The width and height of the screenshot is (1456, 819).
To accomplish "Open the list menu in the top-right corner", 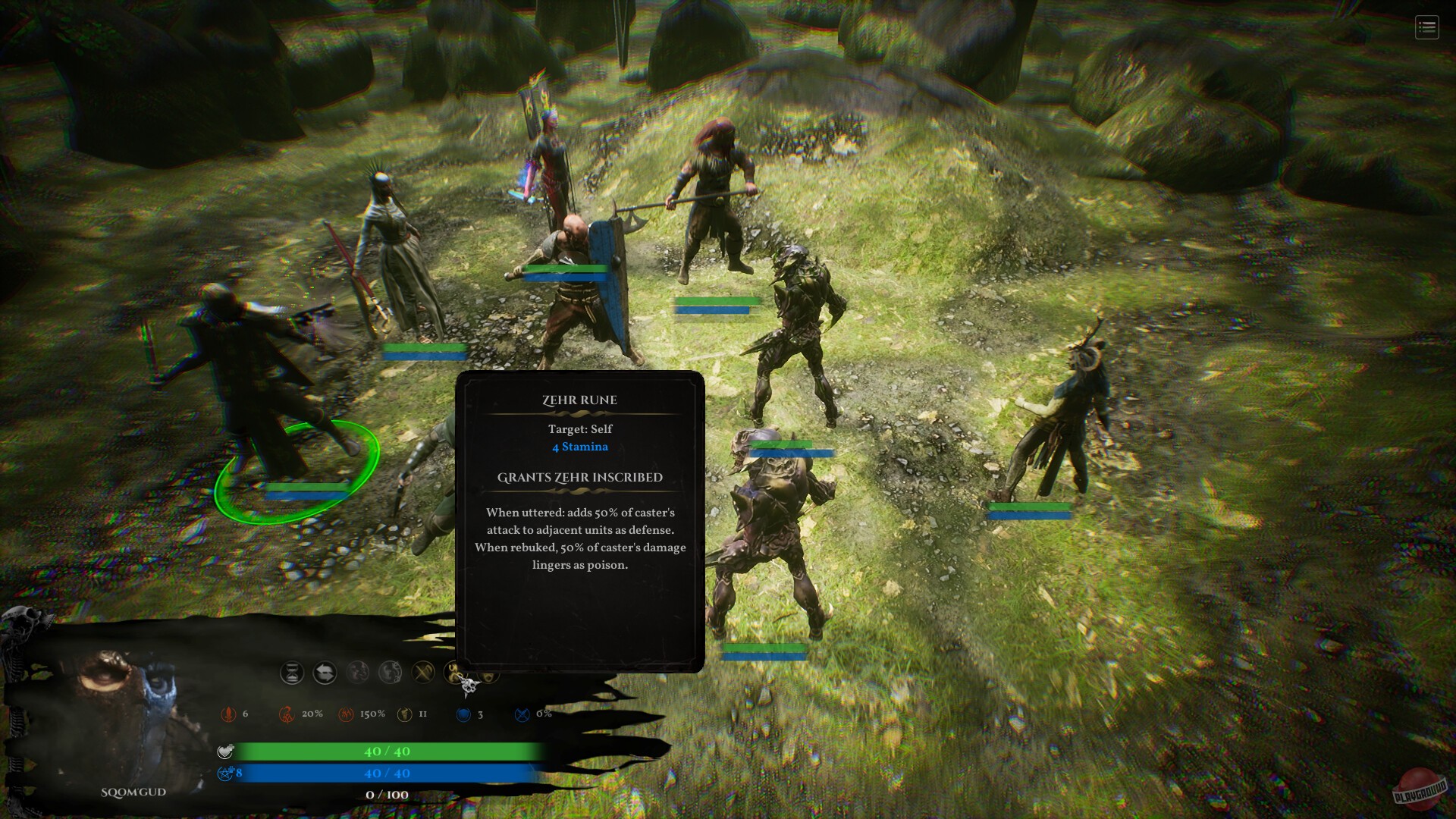I will [1426, 28].
